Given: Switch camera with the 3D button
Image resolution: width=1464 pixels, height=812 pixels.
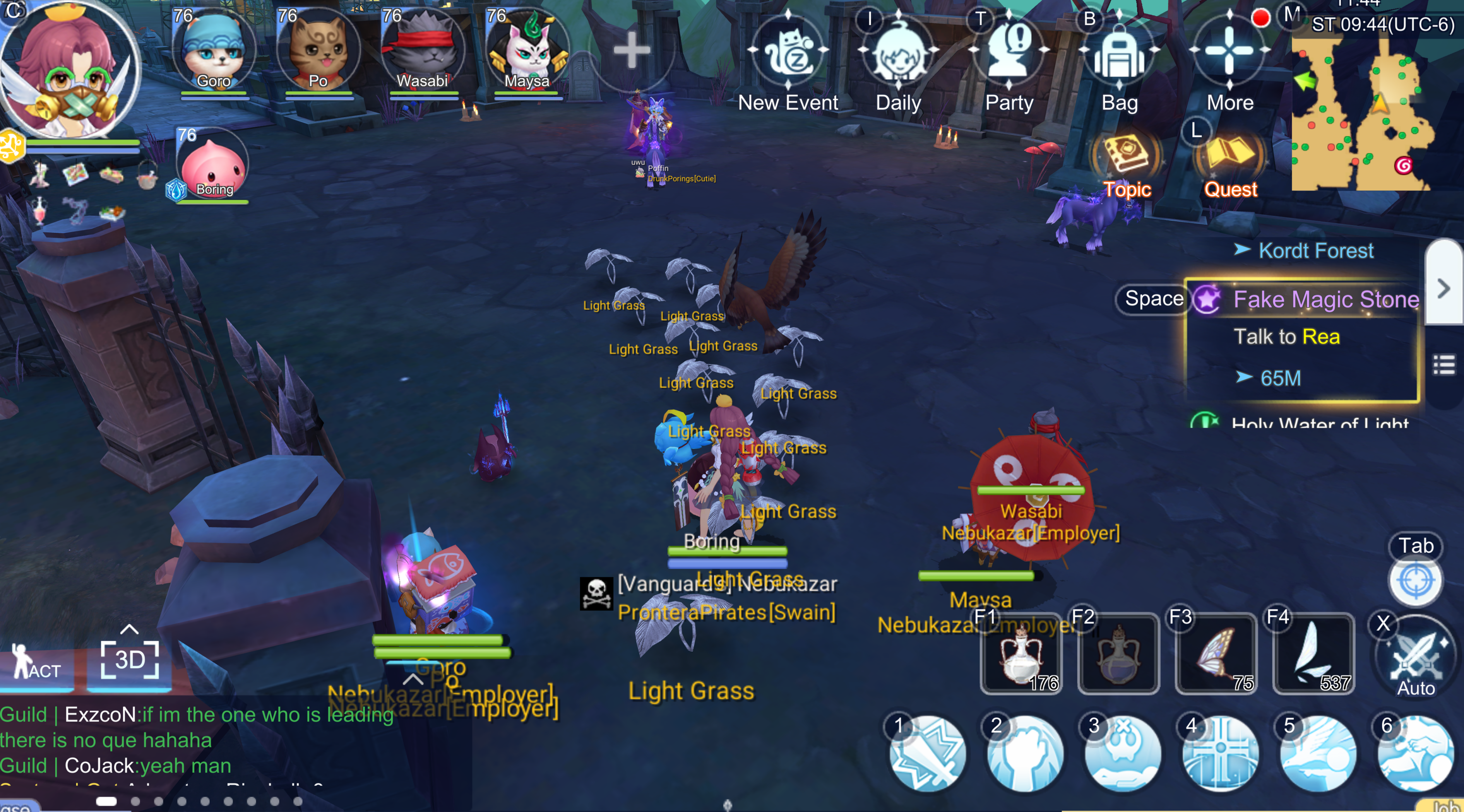Looking at the screenshot, I should [x=130, y=659].
